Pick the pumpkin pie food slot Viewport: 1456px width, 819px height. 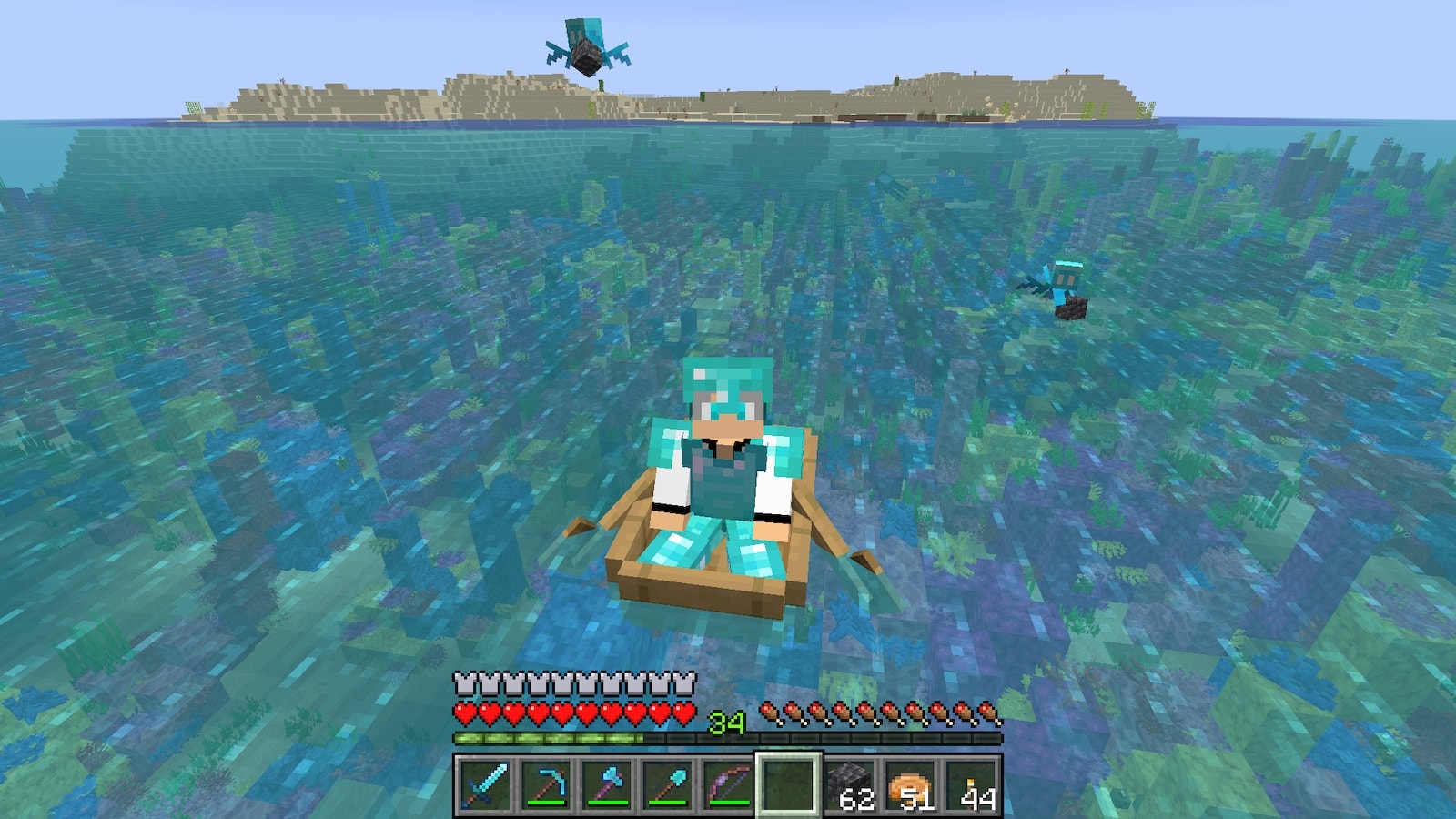coord(910,784)
